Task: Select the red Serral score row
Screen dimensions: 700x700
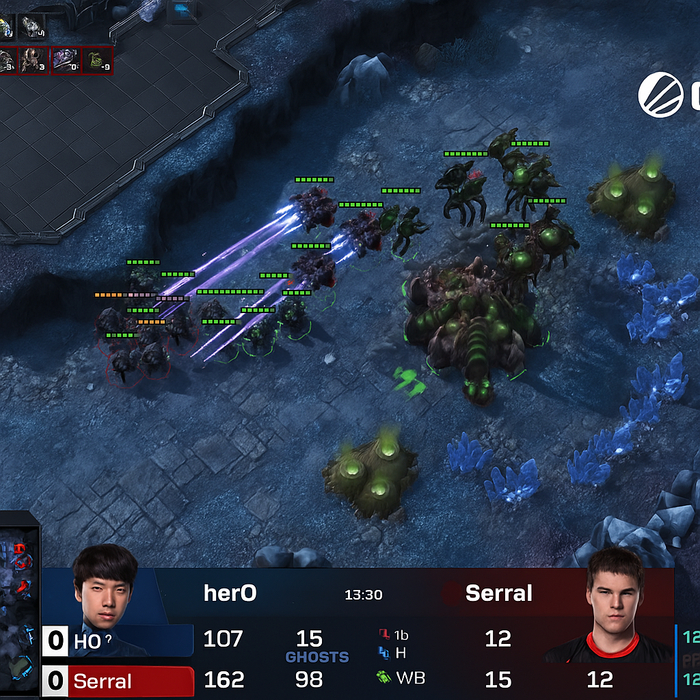Action: 118,681
